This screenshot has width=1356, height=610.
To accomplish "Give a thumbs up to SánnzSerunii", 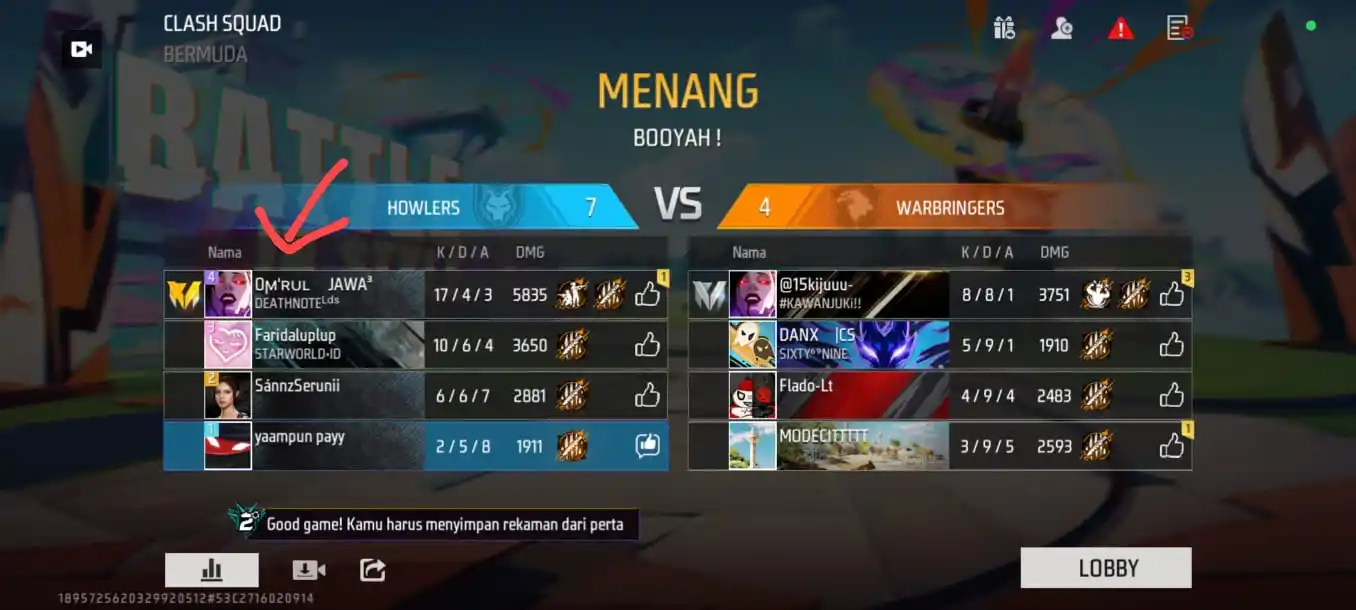I will coord(647,395).
